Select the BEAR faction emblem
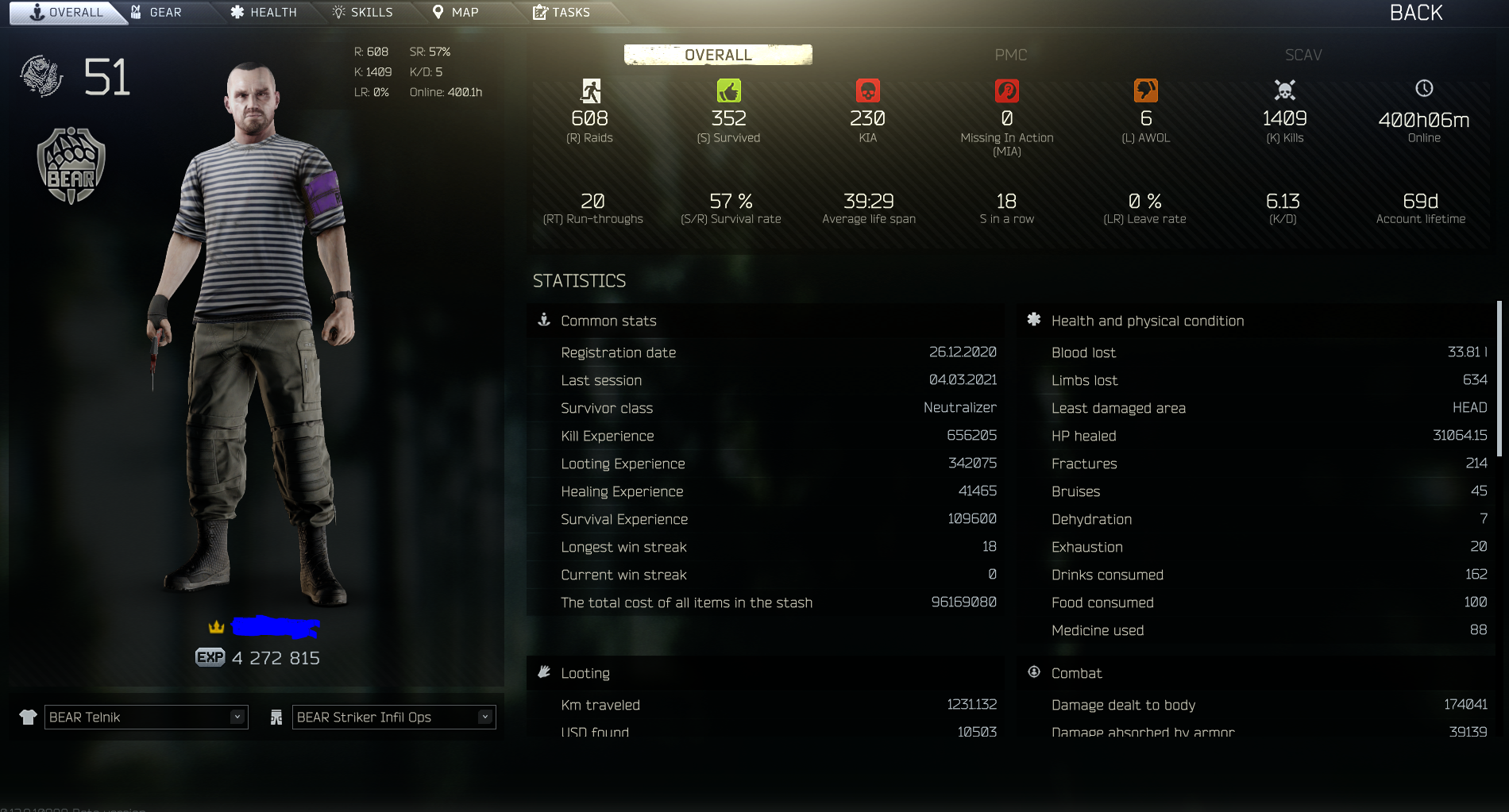1509x812 pixels. 70,164
